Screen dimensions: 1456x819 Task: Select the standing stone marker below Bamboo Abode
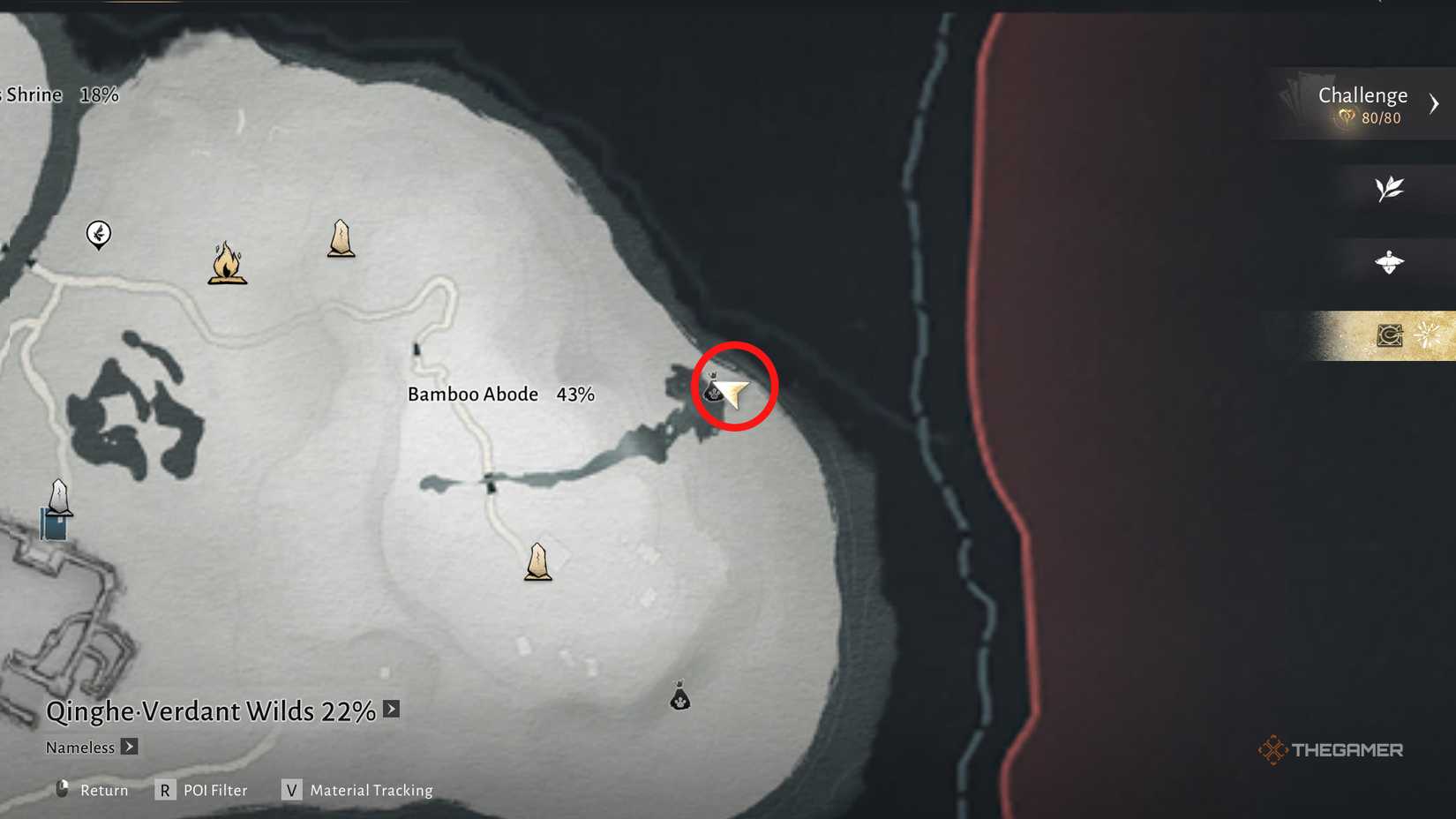click(537, 562)
